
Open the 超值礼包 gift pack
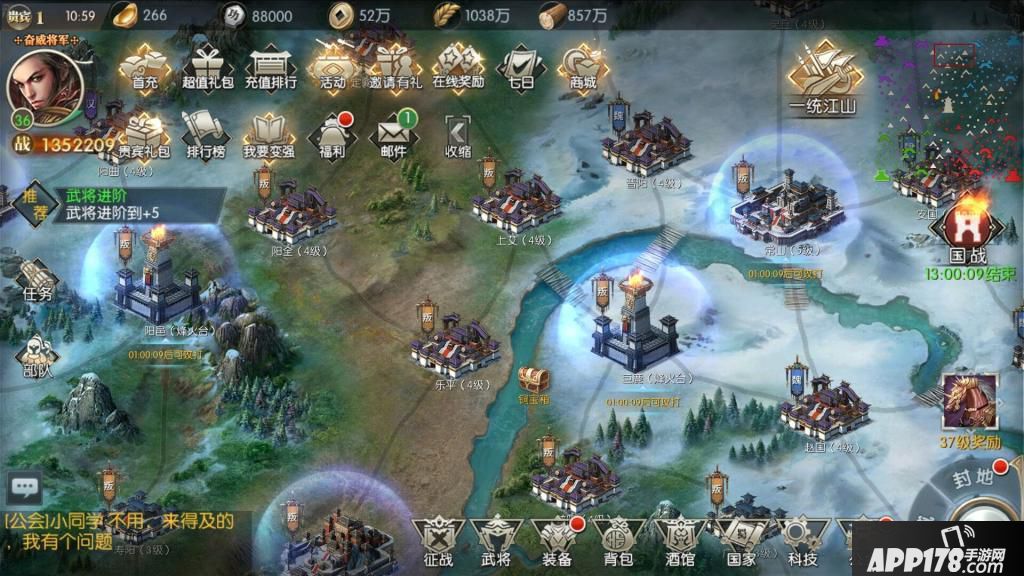point(208,66)
